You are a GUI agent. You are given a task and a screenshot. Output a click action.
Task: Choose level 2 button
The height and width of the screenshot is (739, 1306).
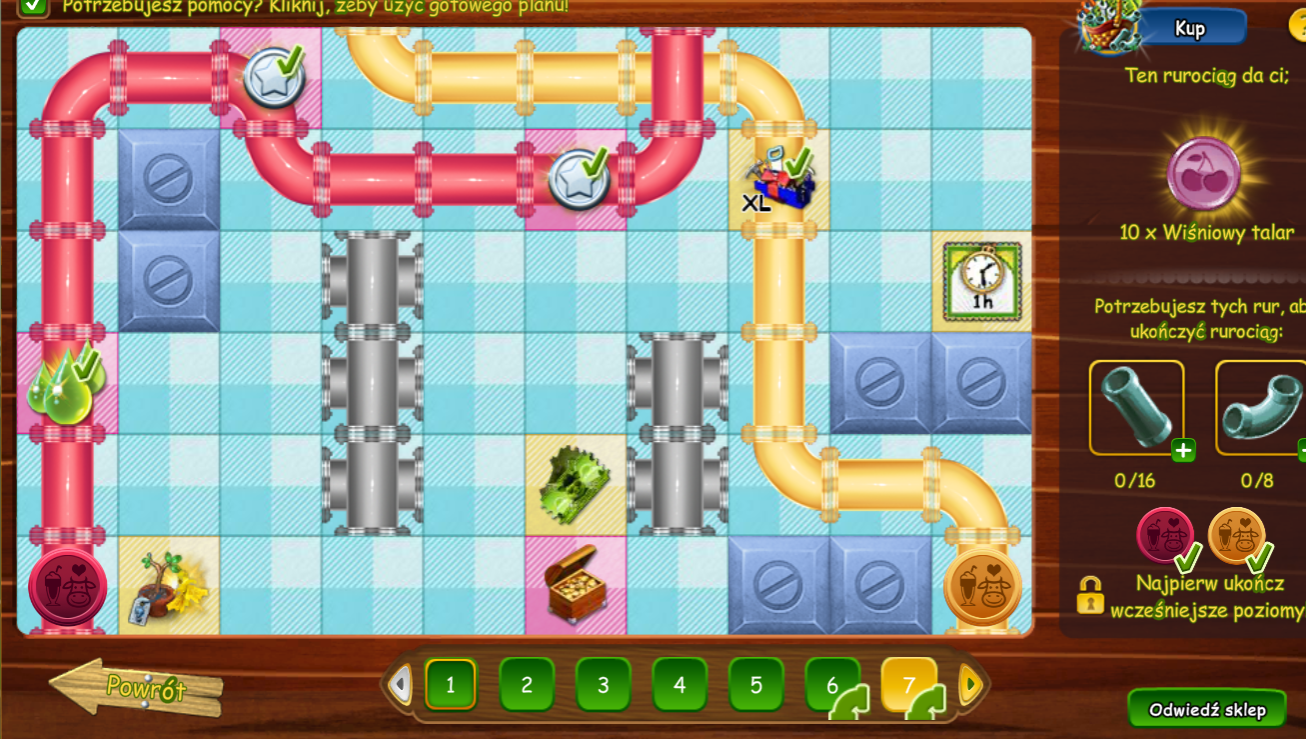(x=526, y=685)
